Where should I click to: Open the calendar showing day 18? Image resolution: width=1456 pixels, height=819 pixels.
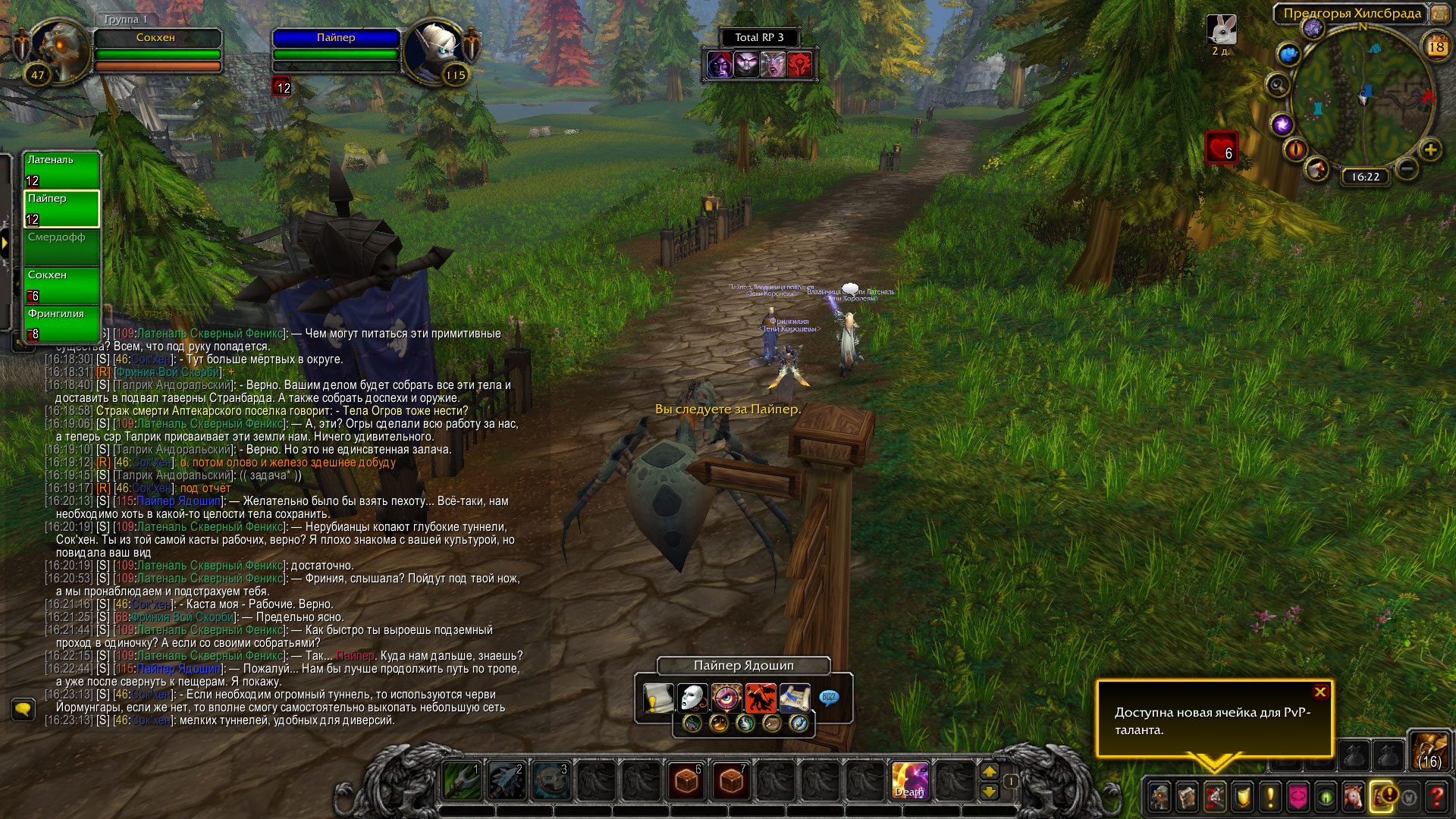(1436, 47)
